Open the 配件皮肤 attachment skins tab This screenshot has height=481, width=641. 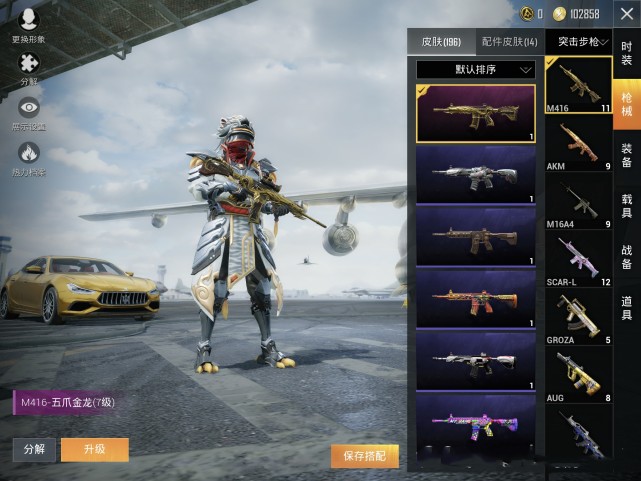(x=509, y=42)
